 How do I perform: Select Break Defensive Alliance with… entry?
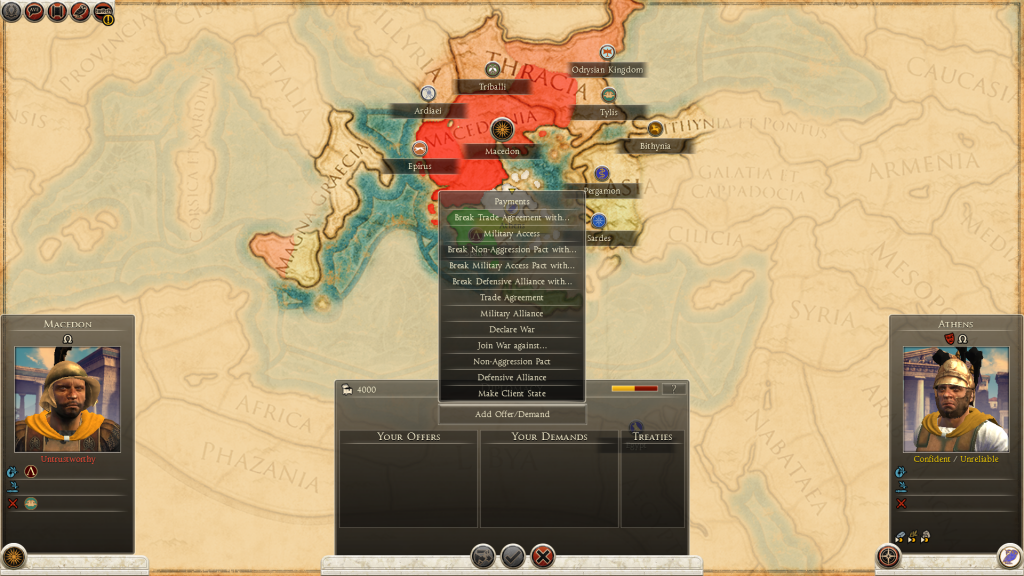512,282
